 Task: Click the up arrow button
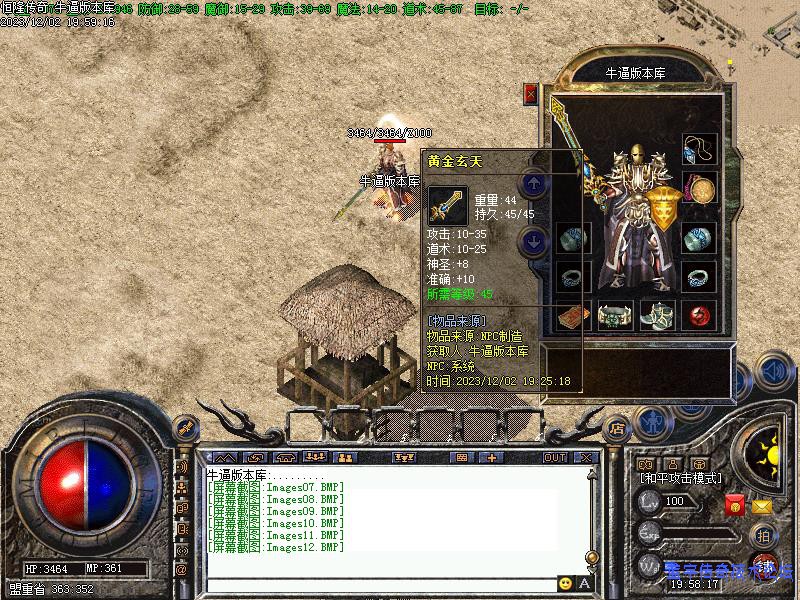534,183
